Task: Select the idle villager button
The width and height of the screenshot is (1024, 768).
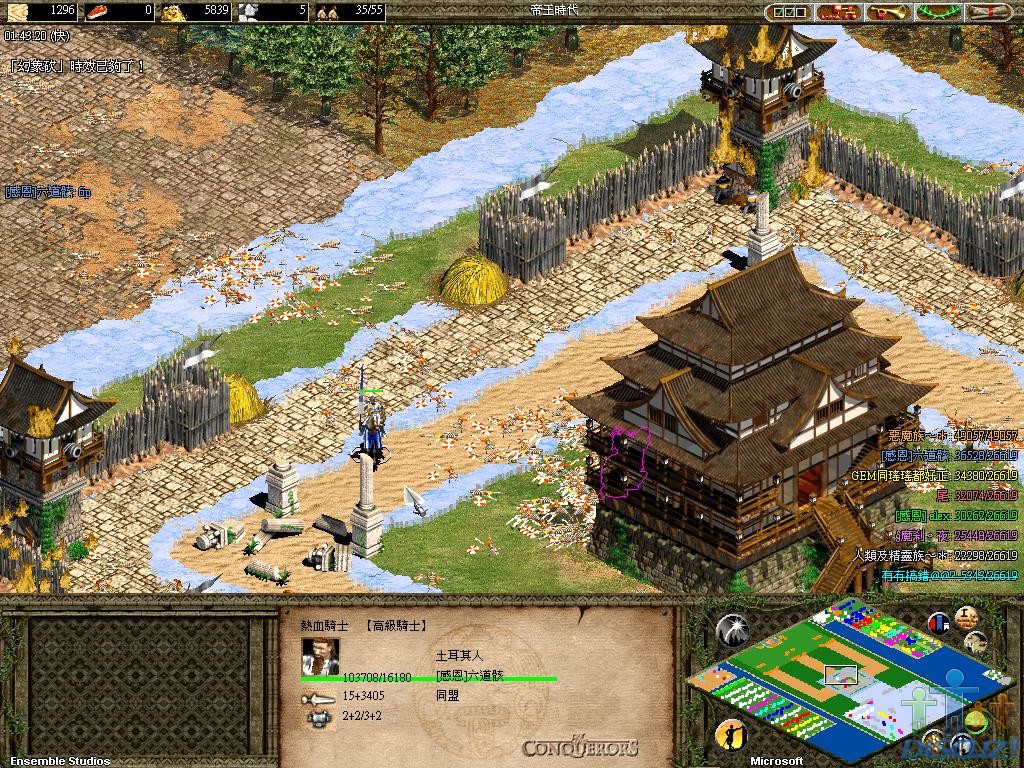Action: [x=731, y=735]
